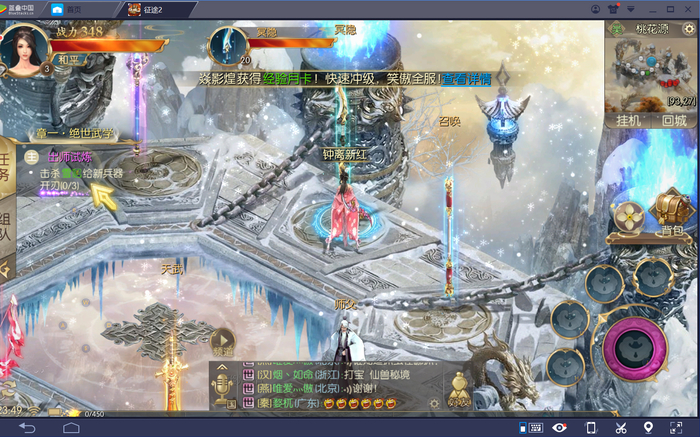Tap the microphone voice chat icon
The height and width of the screenshot is (437, 700).
coord(222,380)
